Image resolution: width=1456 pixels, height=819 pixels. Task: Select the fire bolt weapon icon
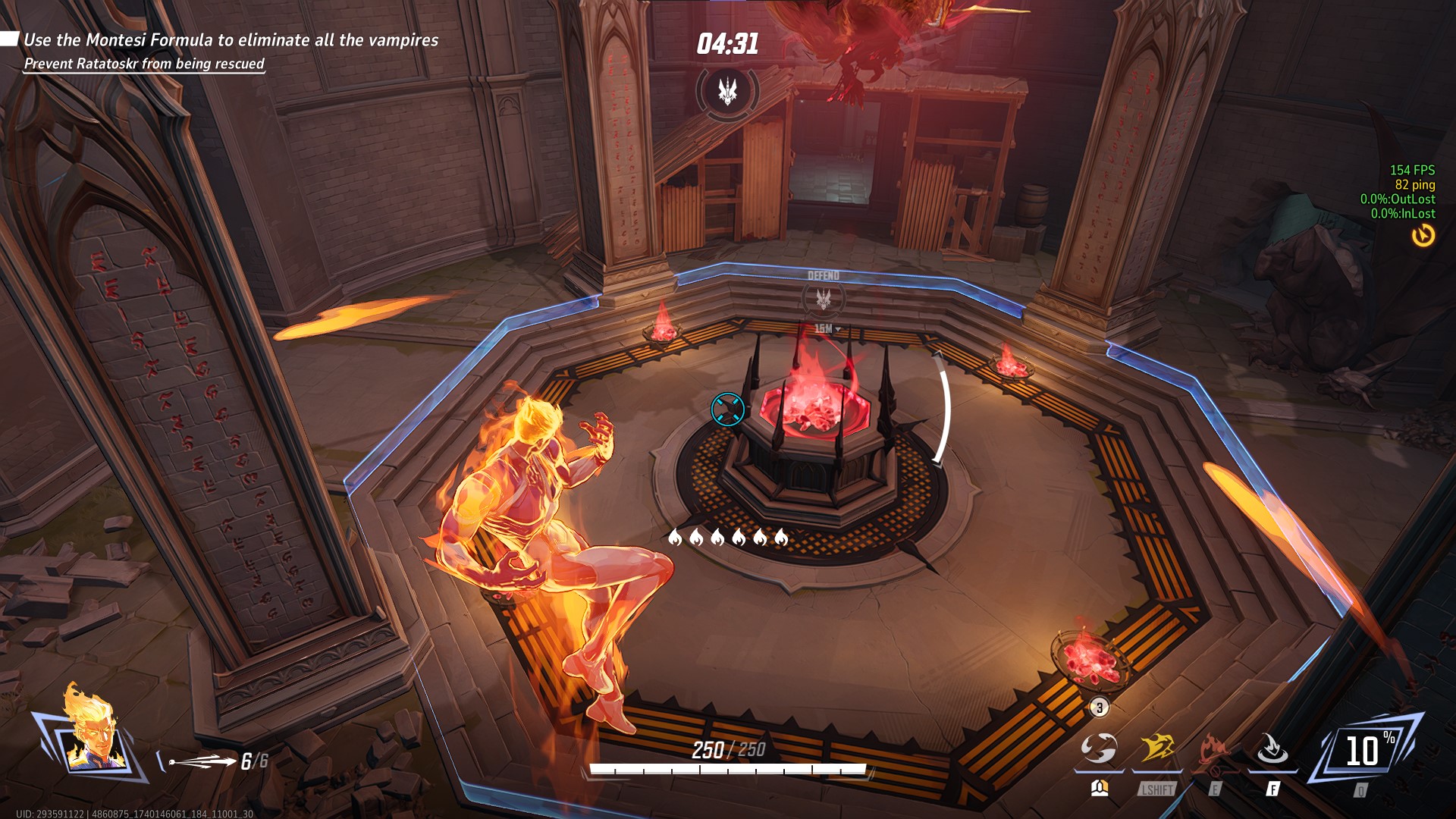(x=202, y=761)
